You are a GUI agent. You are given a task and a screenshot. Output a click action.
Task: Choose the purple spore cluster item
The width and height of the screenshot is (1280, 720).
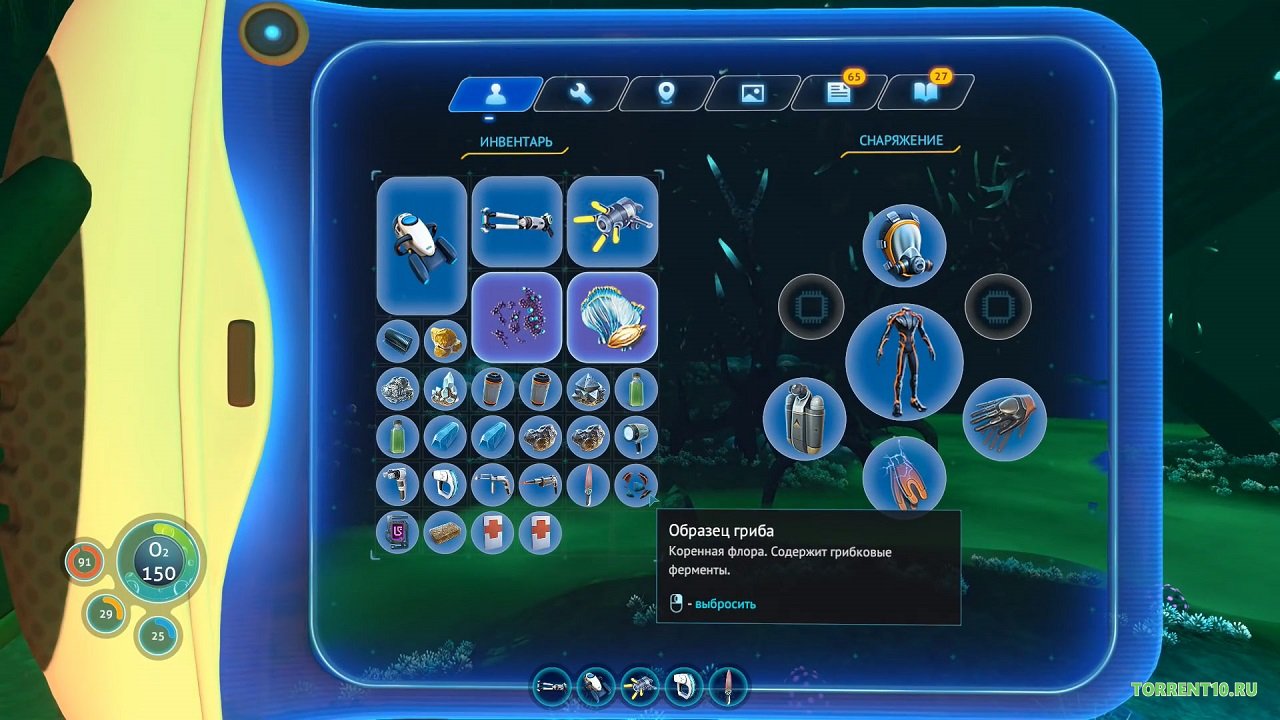[516, 317]
